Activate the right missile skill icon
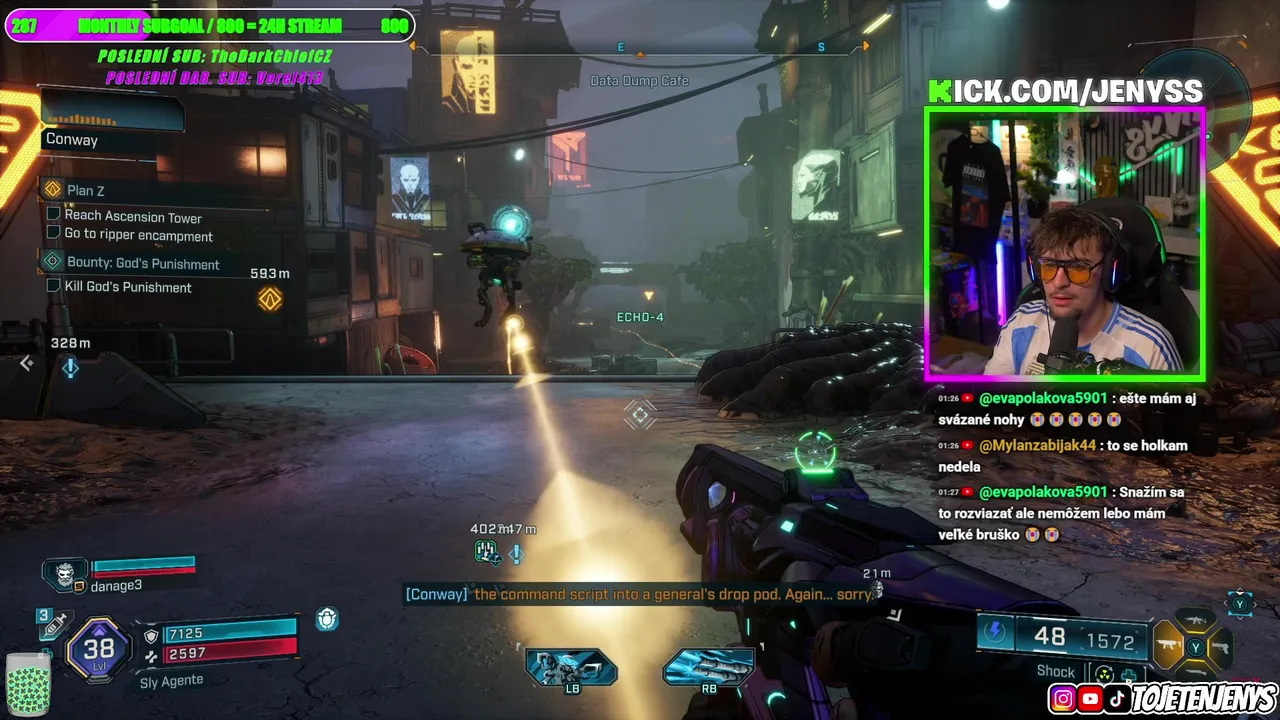Image resolution: width=1280 pixels, height=720 pixels. [x=709, y=667]
